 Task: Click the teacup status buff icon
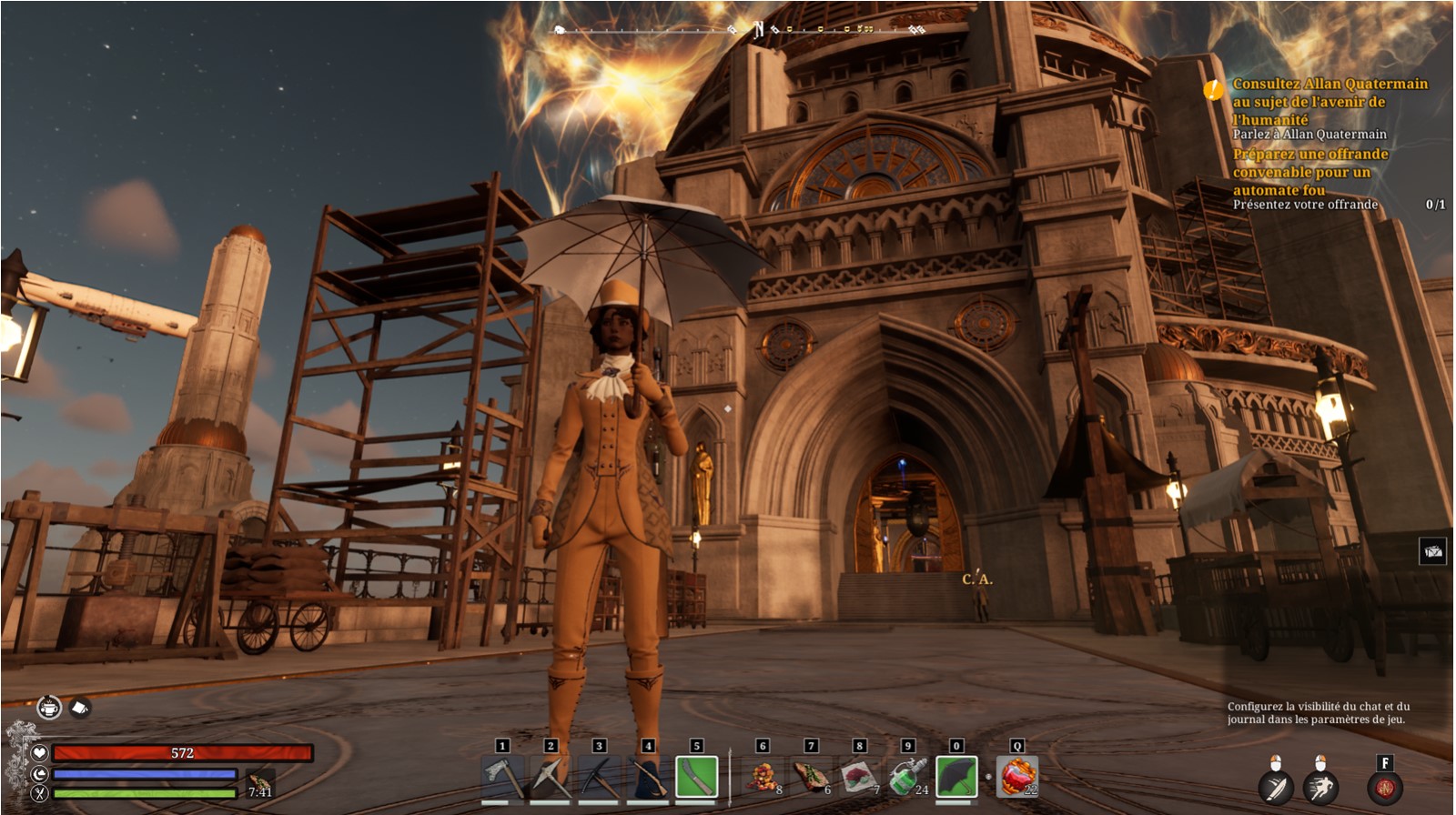(49, 707)
